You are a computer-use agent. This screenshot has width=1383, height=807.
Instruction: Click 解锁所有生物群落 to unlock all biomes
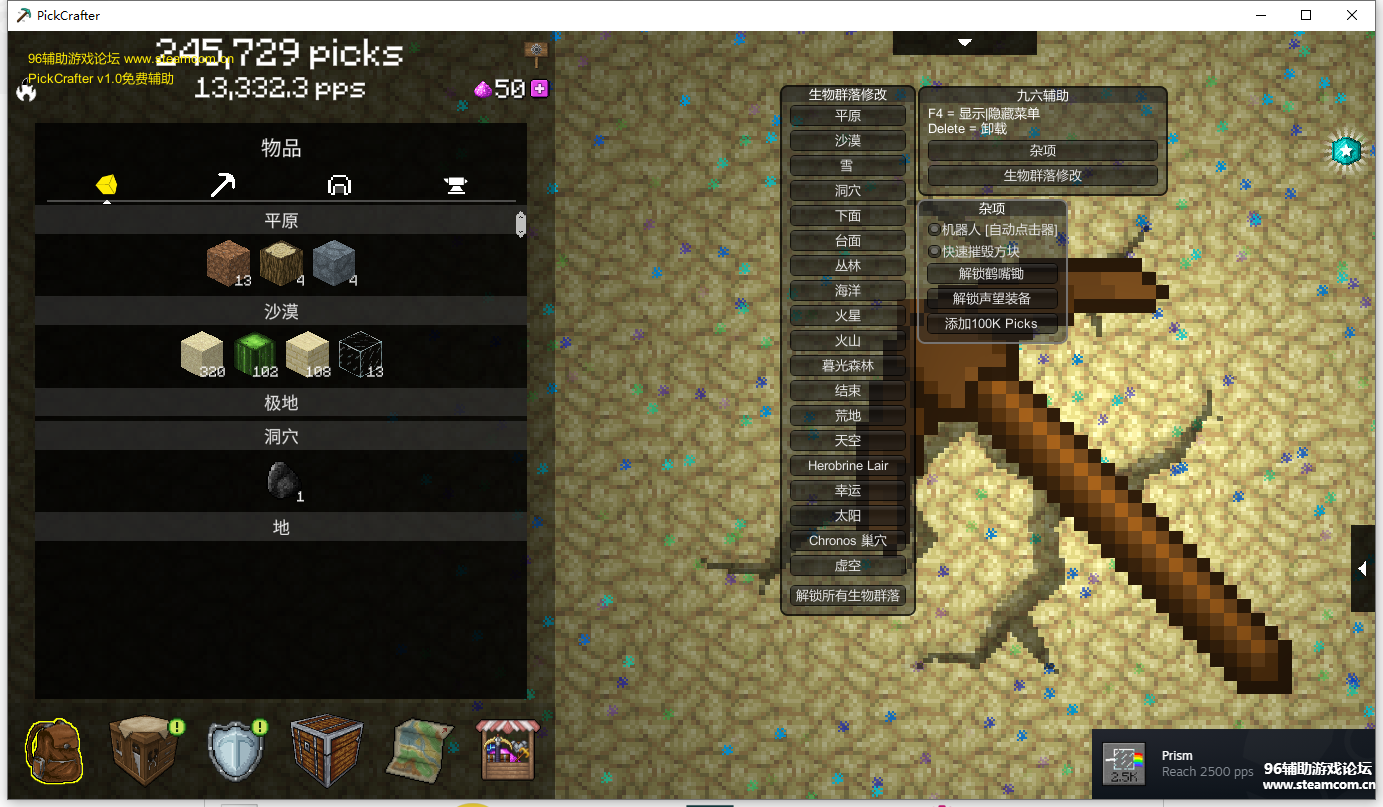[848, 596]
